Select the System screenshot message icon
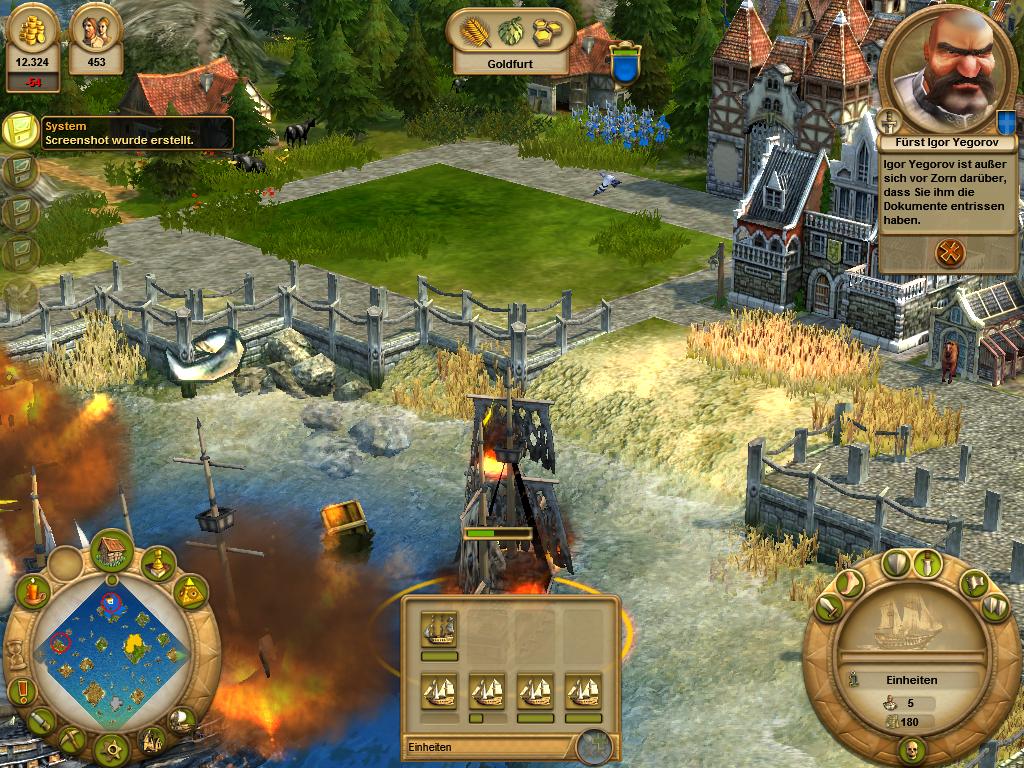This screenshot has width=1024, height=768. [20, 131]
